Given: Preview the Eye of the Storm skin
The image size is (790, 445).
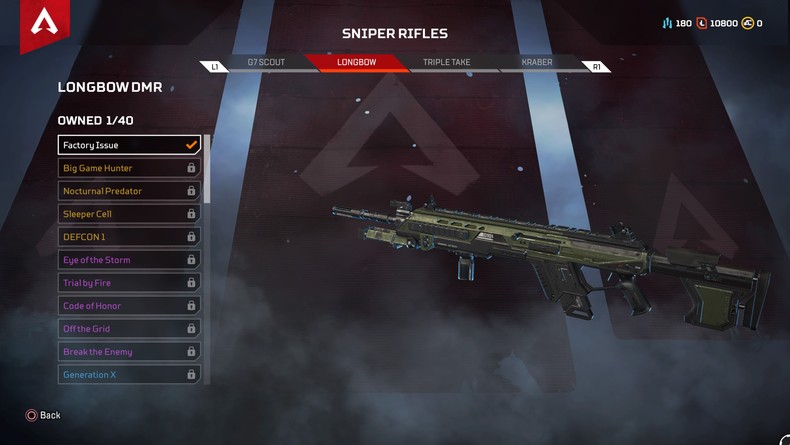Looking at the screenshot, I should [x=129, y=260].
